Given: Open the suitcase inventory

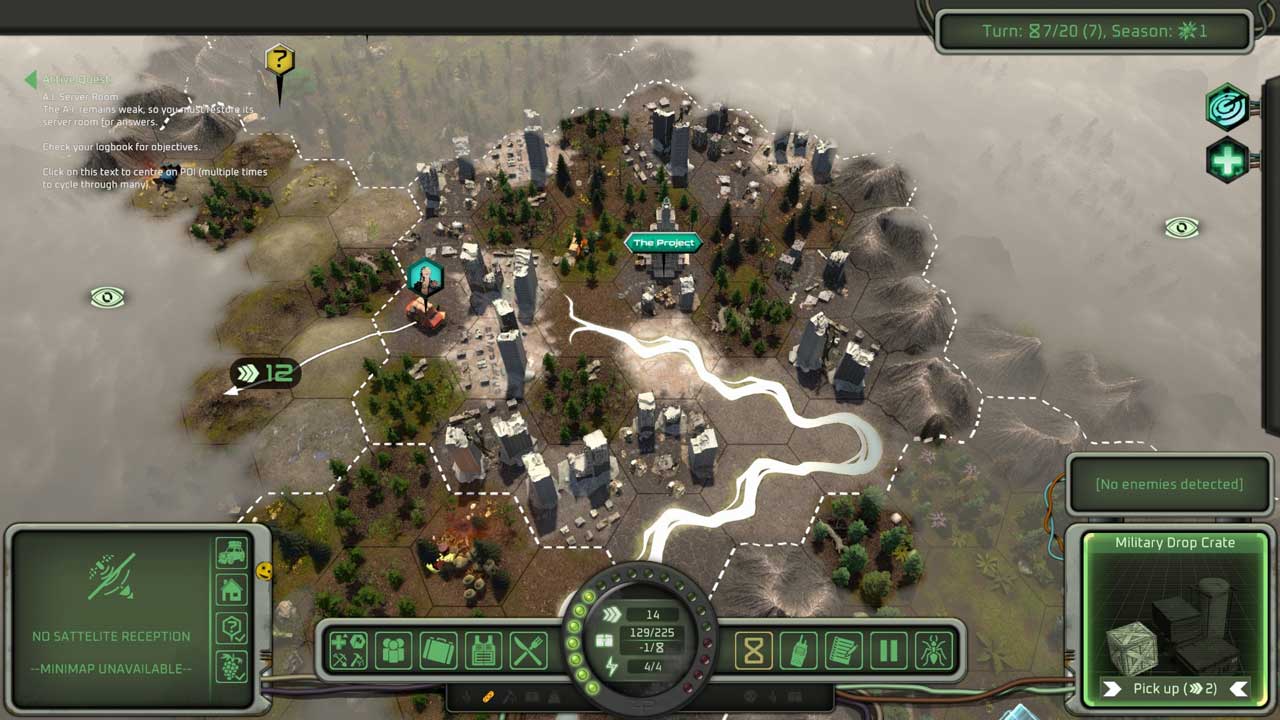Looking at the screenshot, I should click(438, 651).
